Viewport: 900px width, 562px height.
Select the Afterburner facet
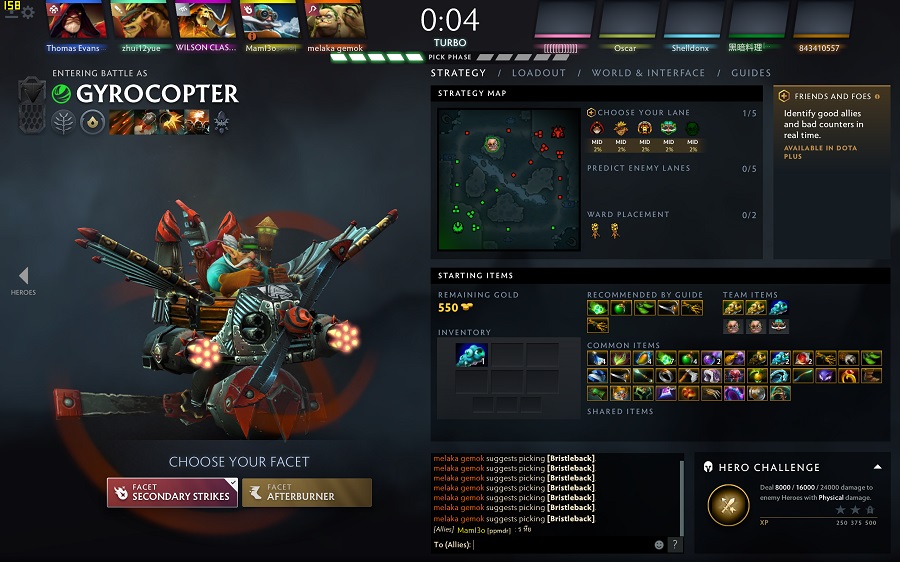(x=307, y=492)
